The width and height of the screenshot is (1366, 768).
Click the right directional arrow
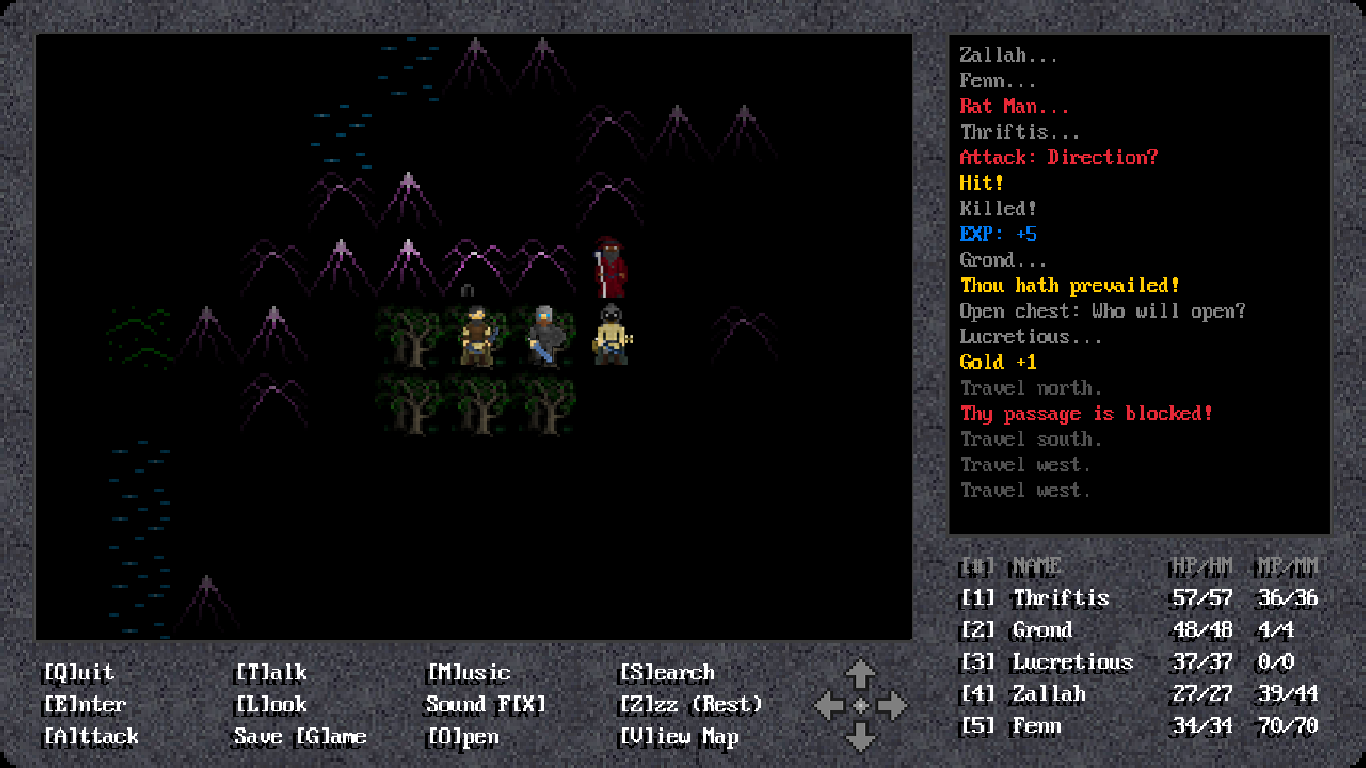tap(893, 704)
